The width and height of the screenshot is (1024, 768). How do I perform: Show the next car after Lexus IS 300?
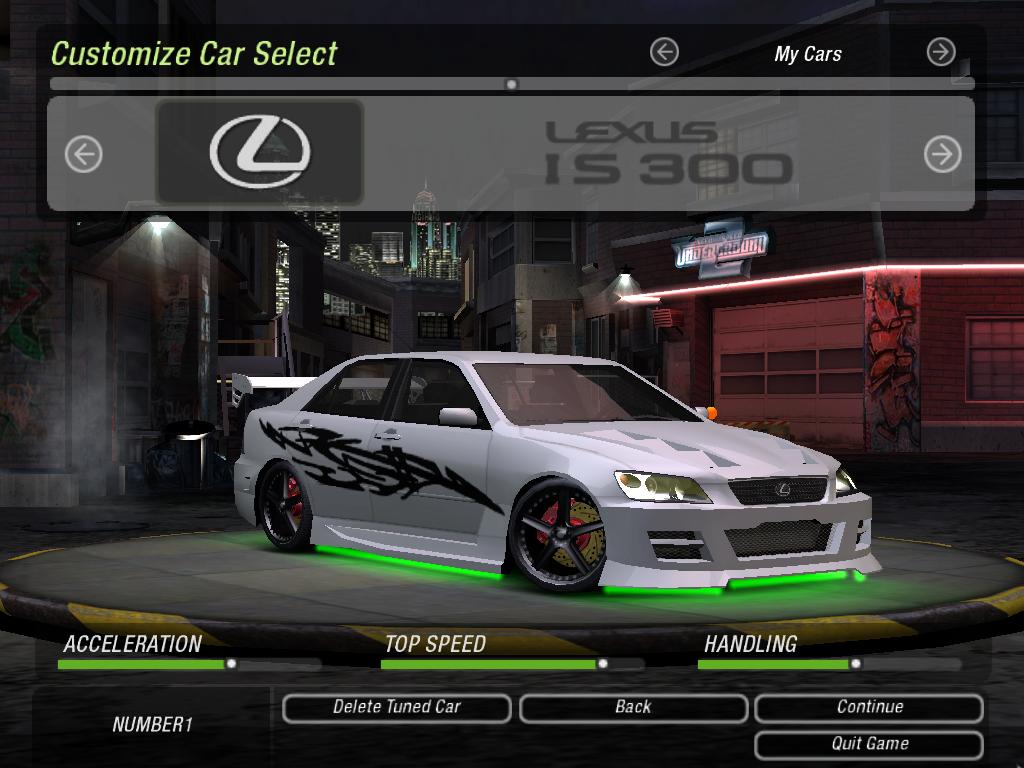pyautogui.click(x=942, y=154)
